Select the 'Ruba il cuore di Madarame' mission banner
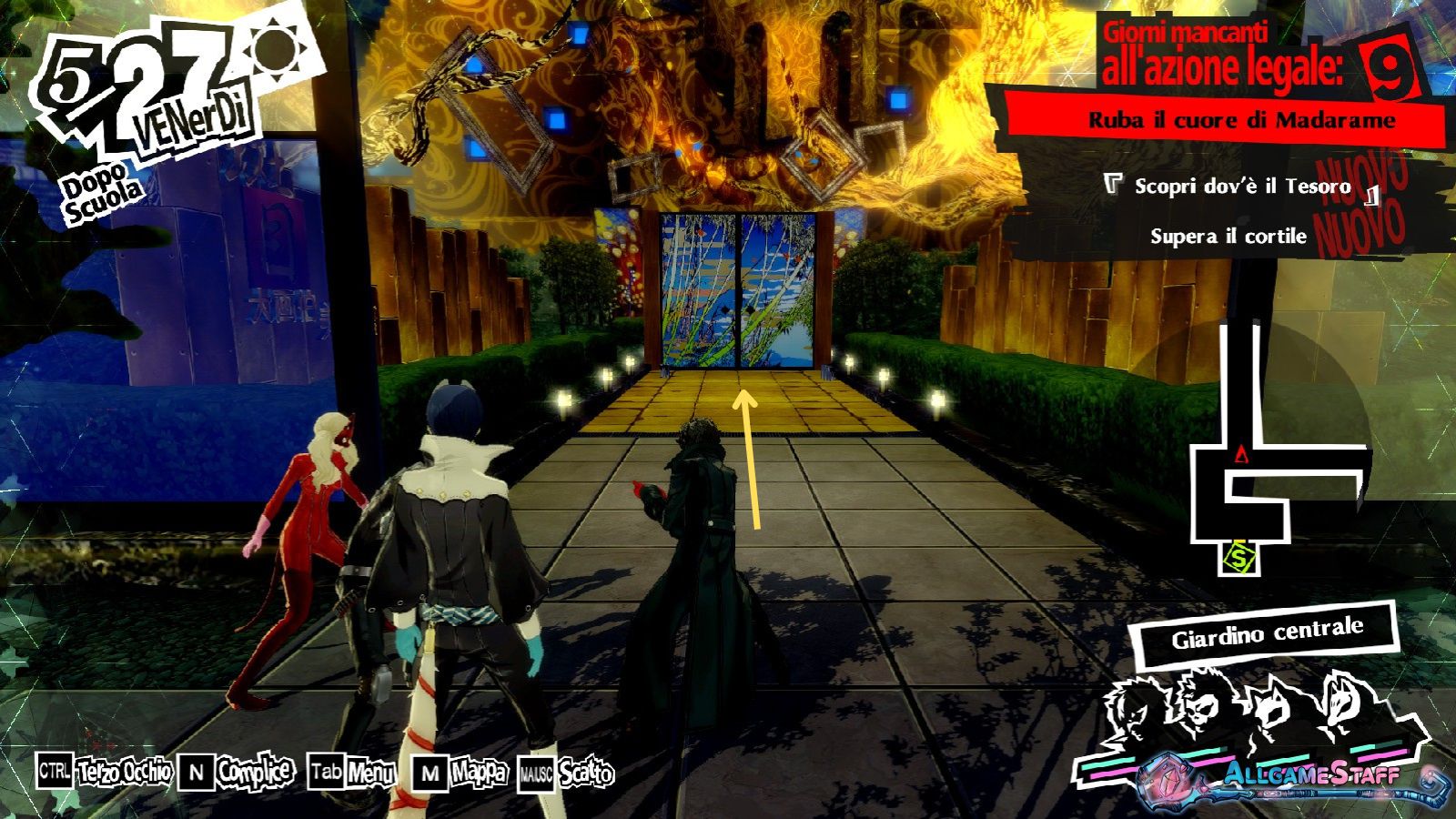 (1241, 121)
